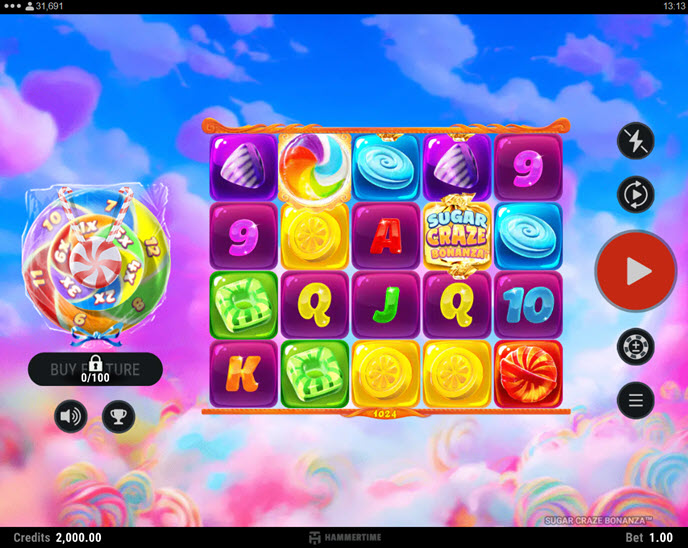Viewport: 688px width, 548px height.
Task: Show the trophy achievements
Action: (x=118, y=416)
